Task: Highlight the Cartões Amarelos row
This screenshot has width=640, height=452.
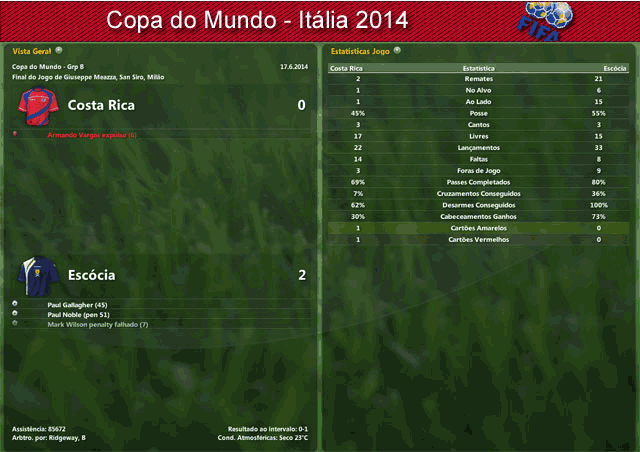Action: click(x=478, y=228)
